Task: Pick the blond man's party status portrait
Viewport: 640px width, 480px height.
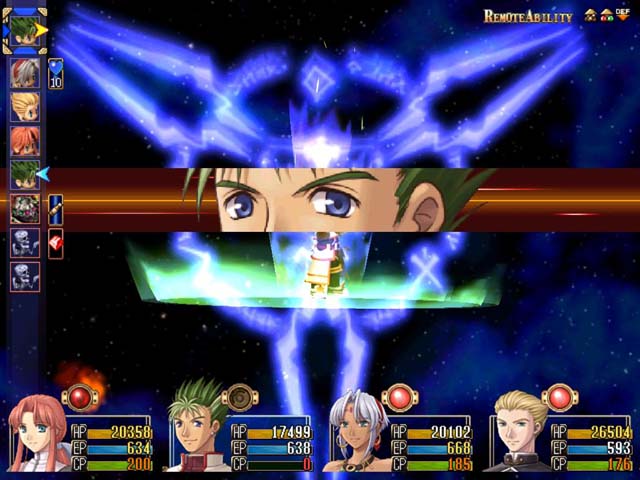Action: (520, 435)
